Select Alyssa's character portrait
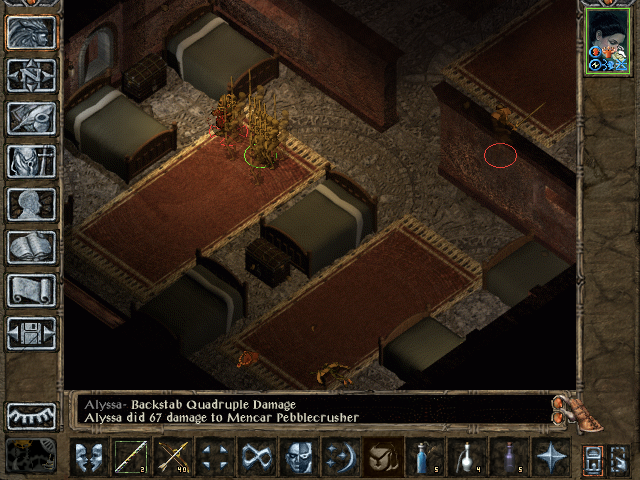The height and width of the screenshot is (480, 640). pos(606,43)
